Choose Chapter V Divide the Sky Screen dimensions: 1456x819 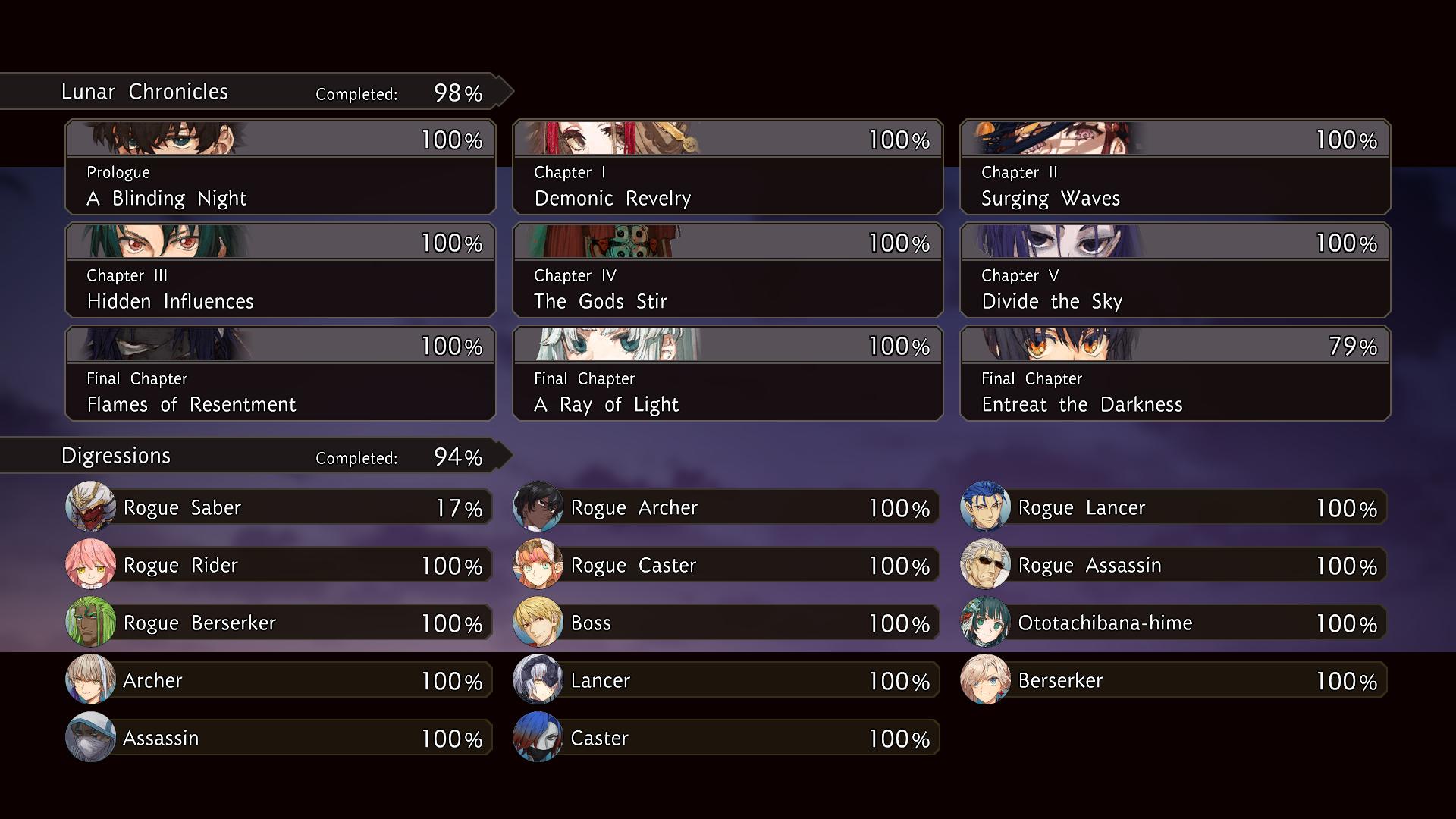[1175, 271]
